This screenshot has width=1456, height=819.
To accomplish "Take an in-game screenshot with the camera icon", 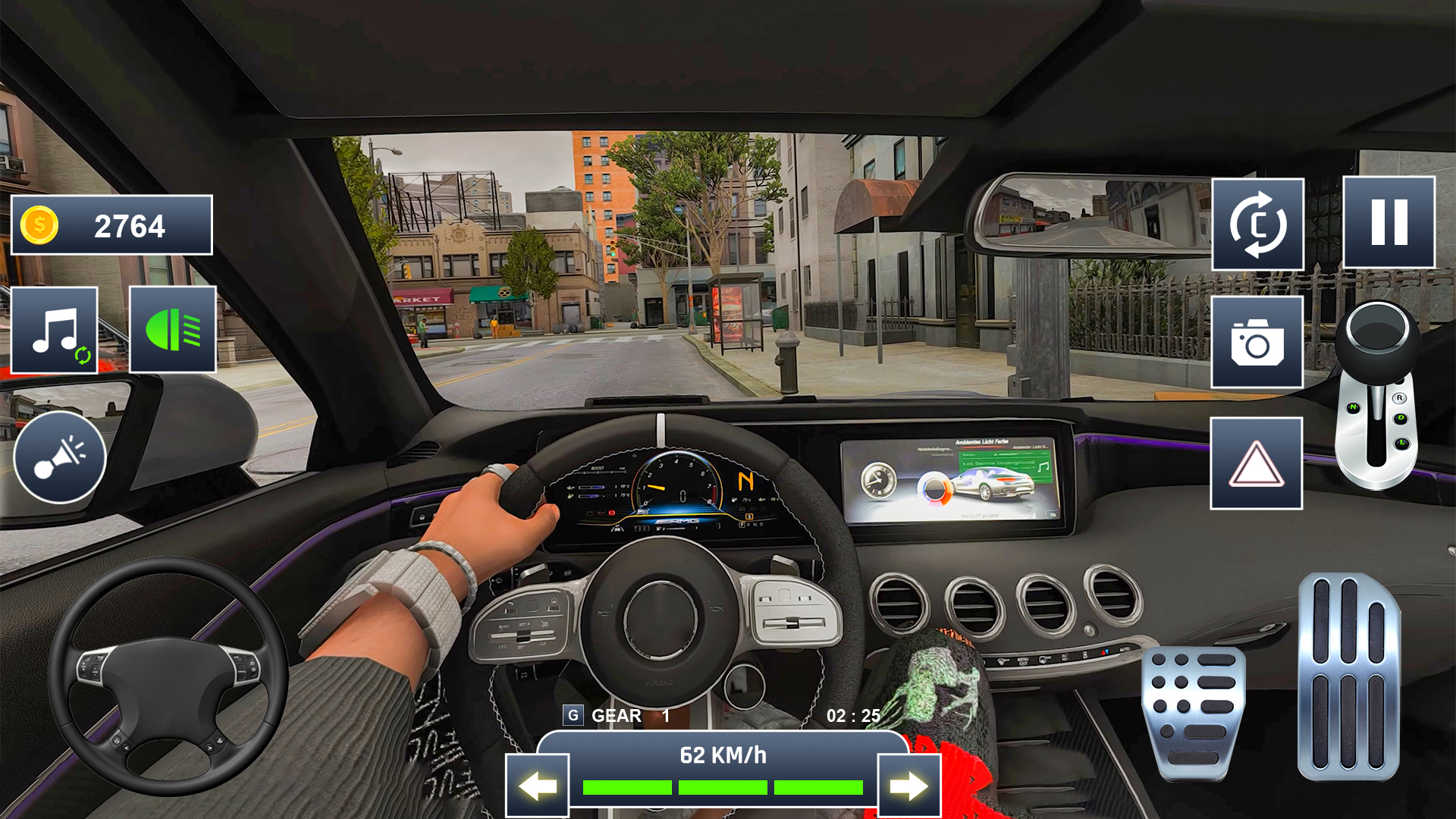I will (1257, 341).
